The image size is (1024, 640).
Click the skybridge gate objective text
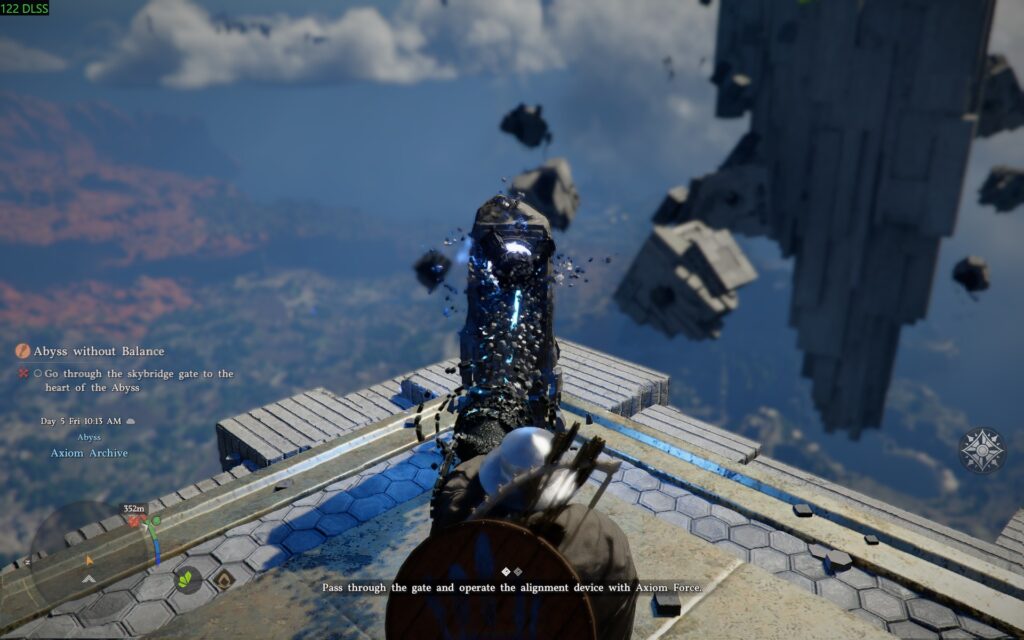(139, 380)
